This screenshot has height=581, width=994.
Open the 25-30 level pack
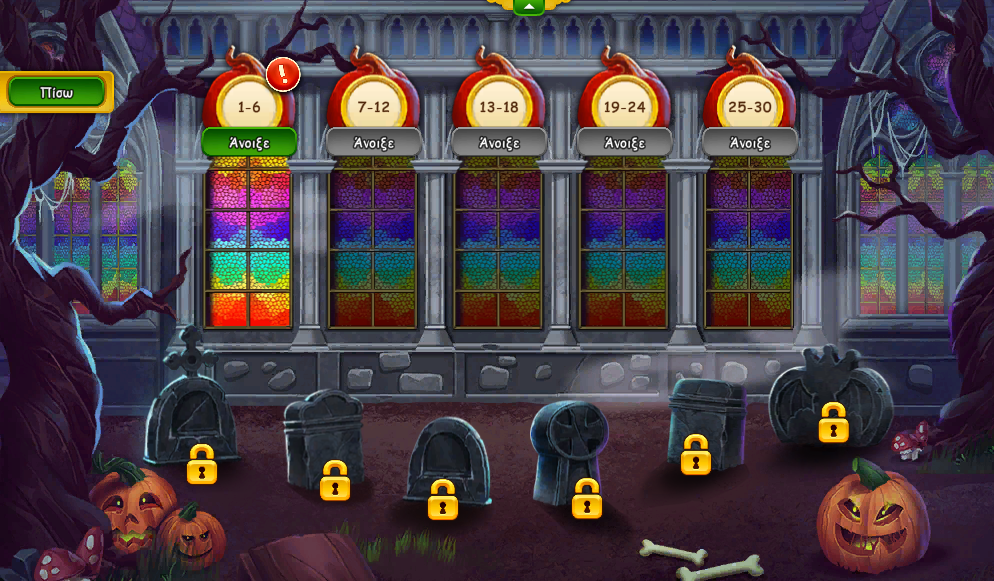(750, 142)
